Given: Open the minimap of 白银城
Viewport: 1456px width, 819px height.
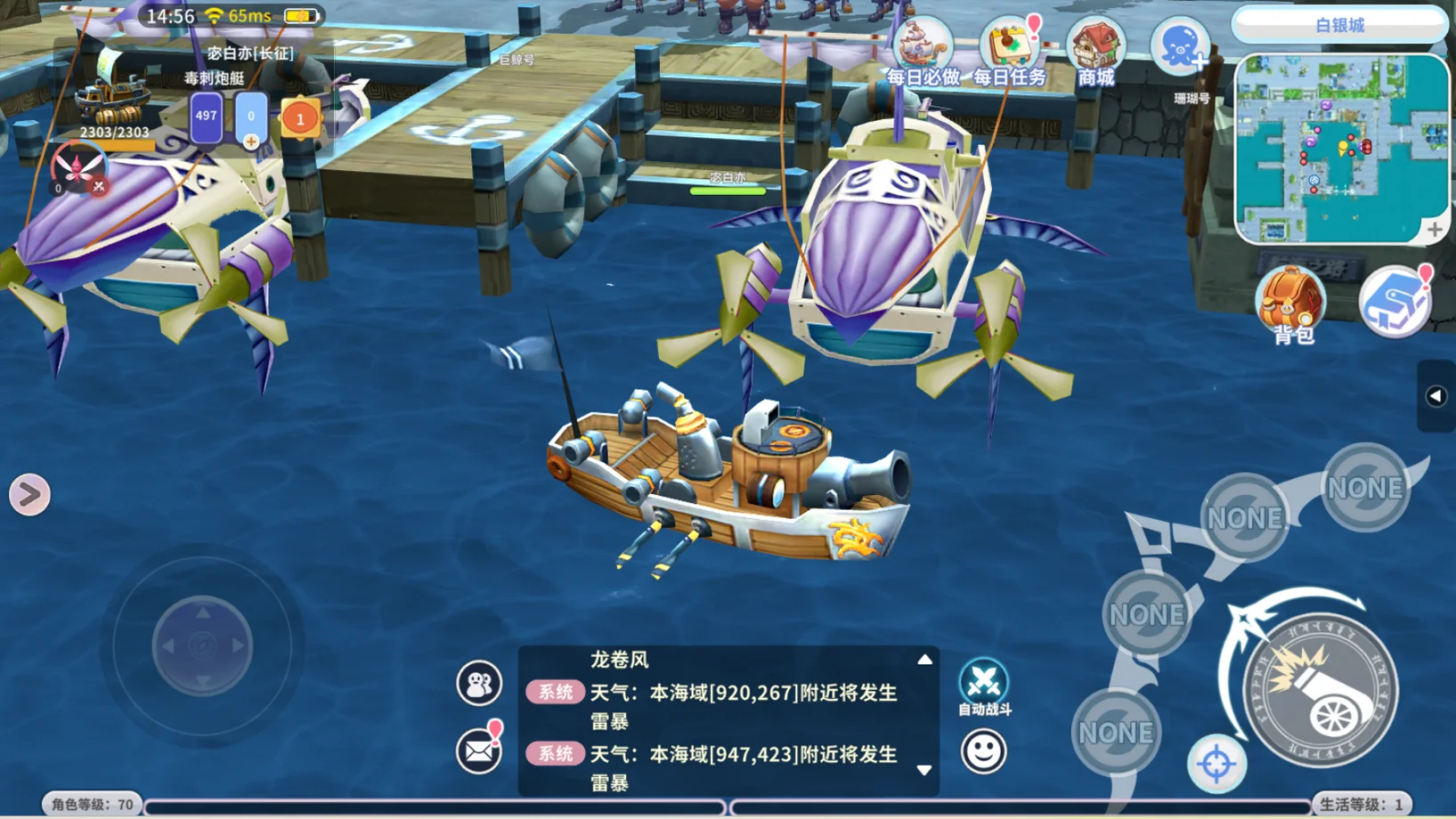Looking at the screenshot, I should 1339,147.
